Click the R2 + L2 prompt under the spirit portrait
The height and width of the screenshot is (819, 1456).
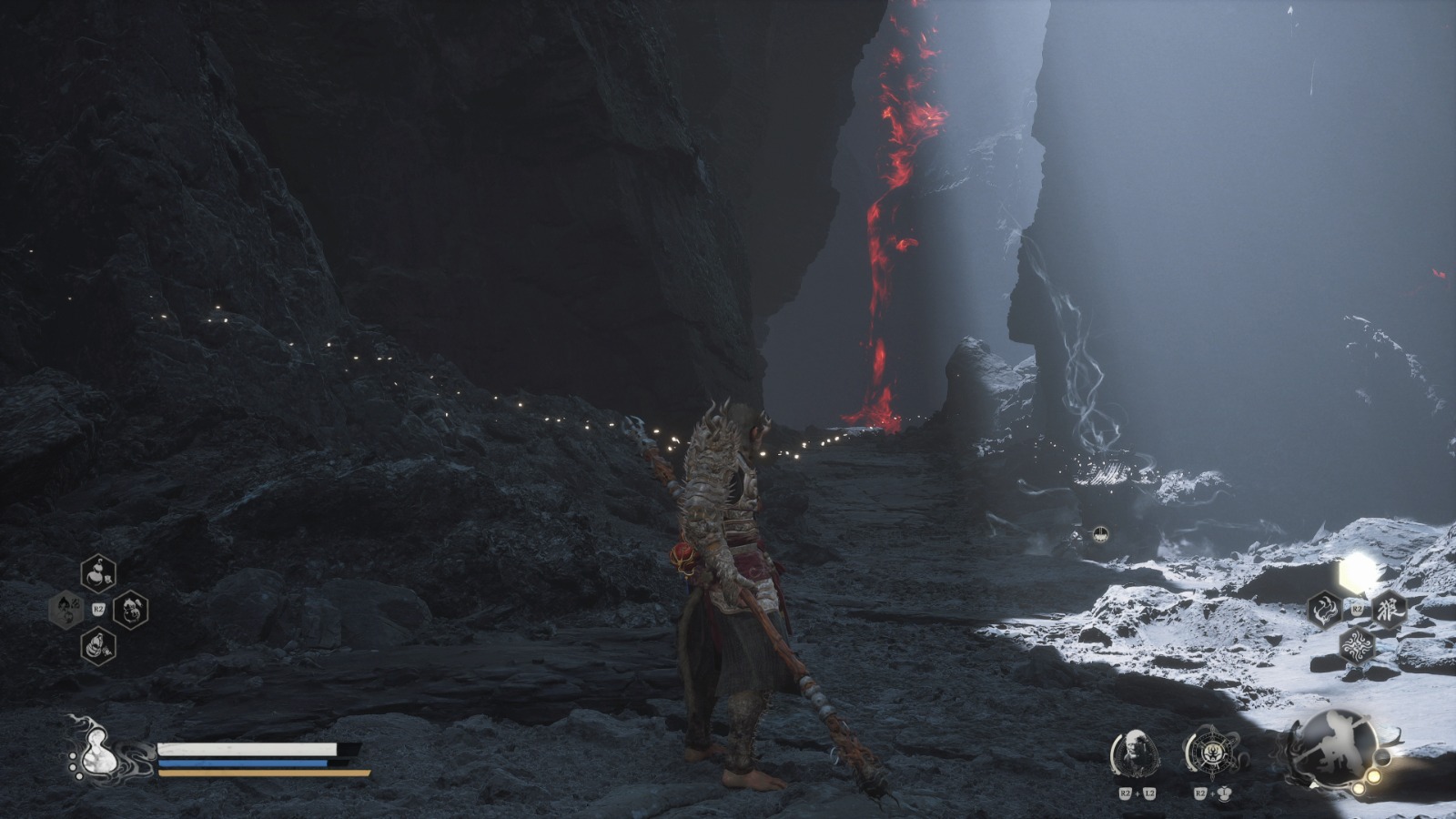click(1137, 794)
